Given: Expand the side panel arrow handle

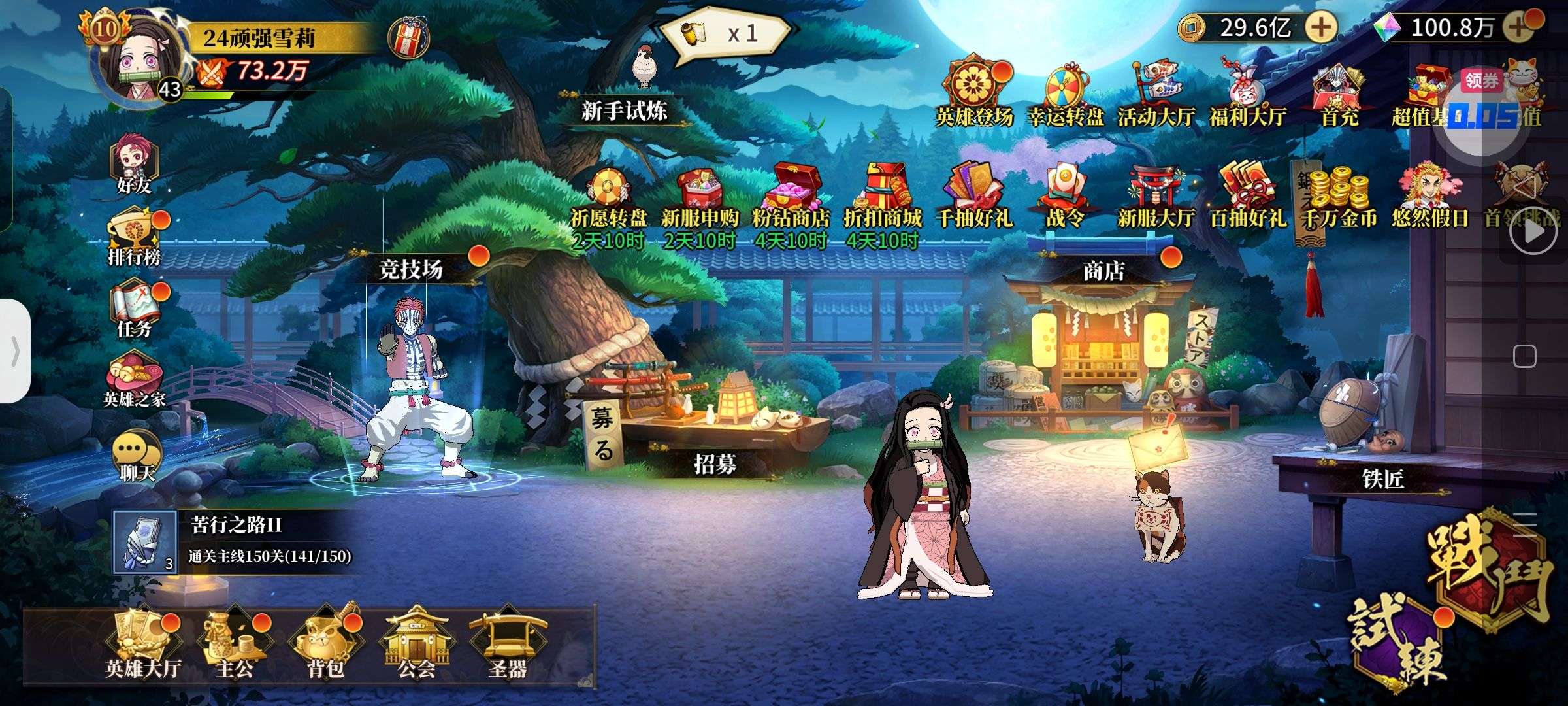Looking at the screenshot, I should point(14,352).
